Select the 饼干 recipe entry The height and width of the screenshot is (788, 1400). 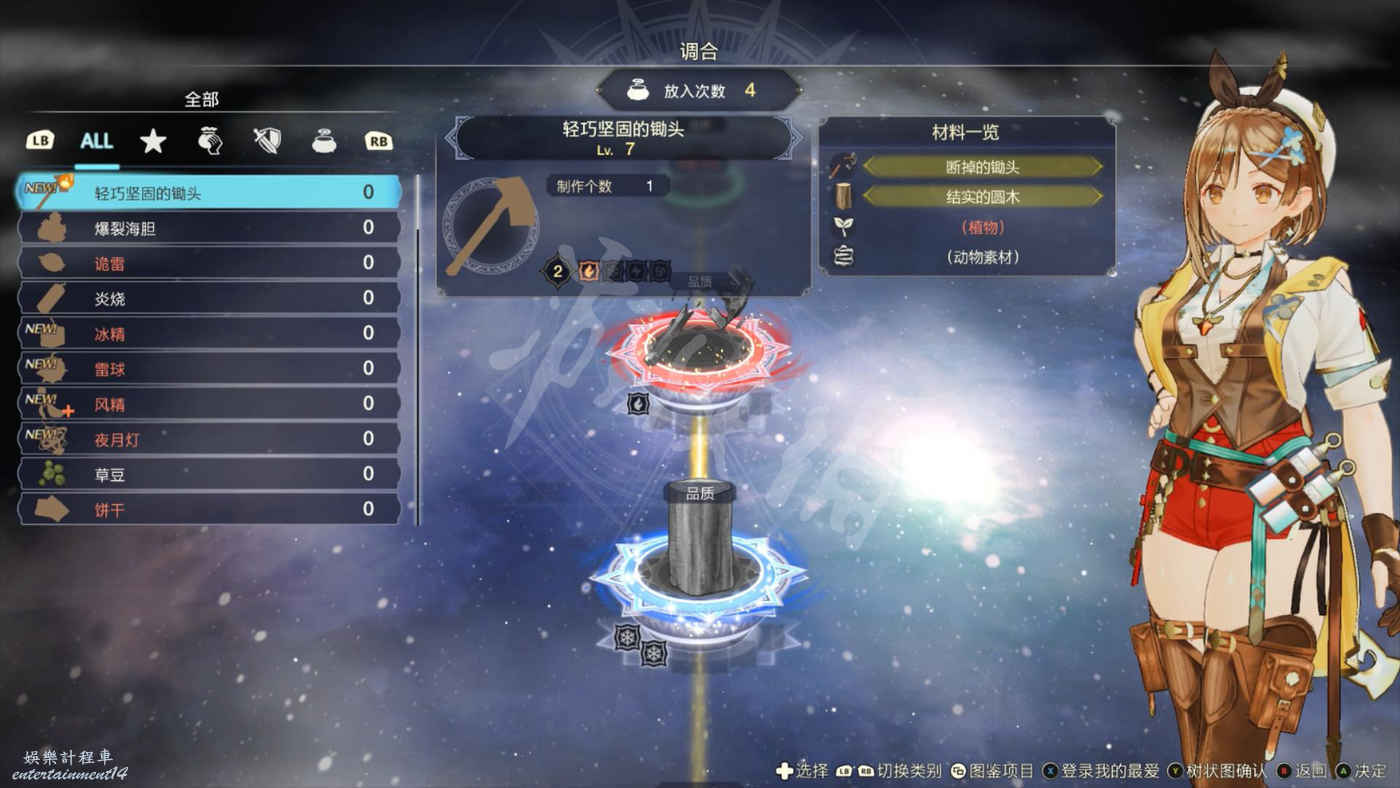pyautogui.click(x=209, y=509)
